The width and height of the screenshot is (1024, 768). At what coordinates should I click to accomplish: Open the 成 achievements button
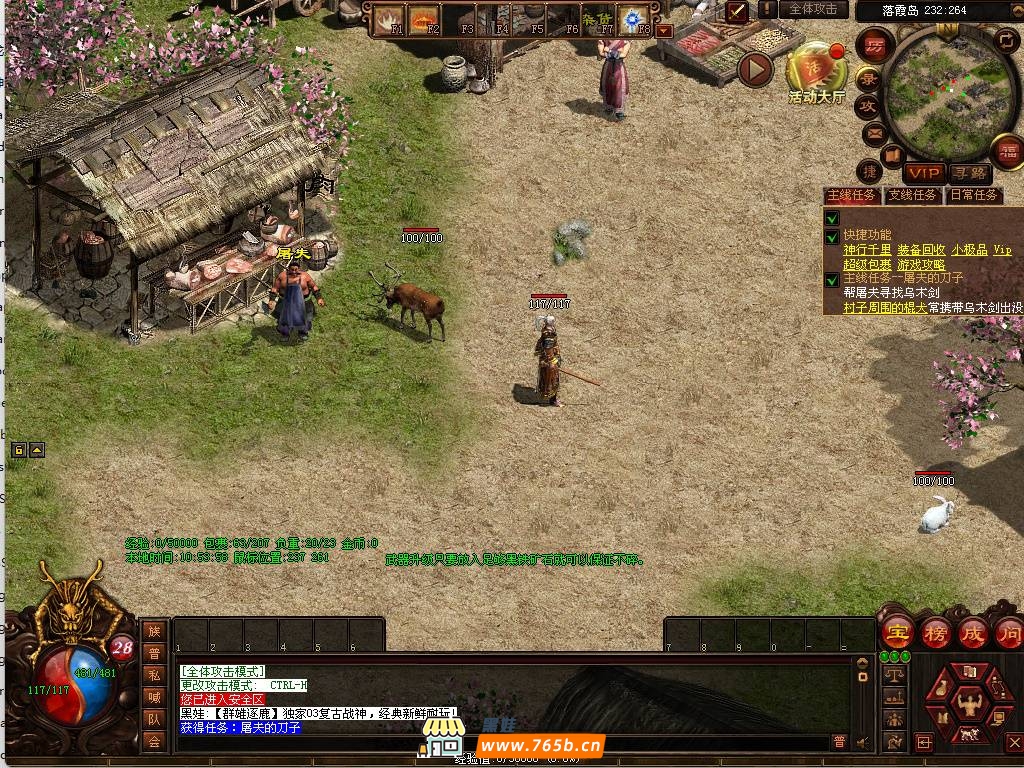click(972, 632)
